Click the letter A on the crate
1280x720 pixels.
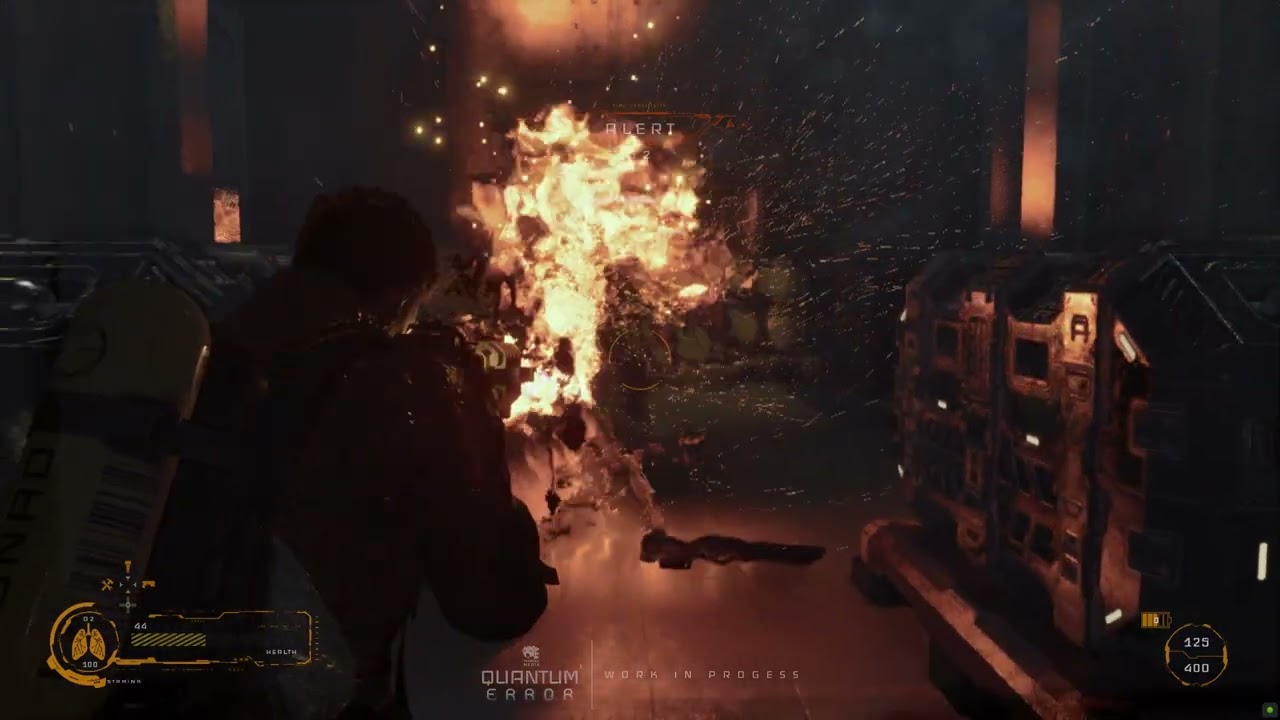point(1080,327)
